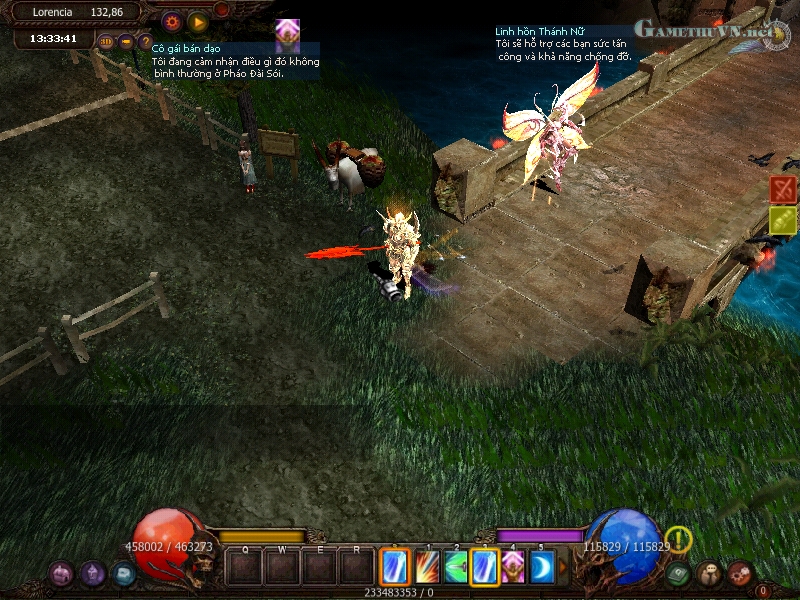Select the purple figure skill icon
800x600 pixels.
514,567
